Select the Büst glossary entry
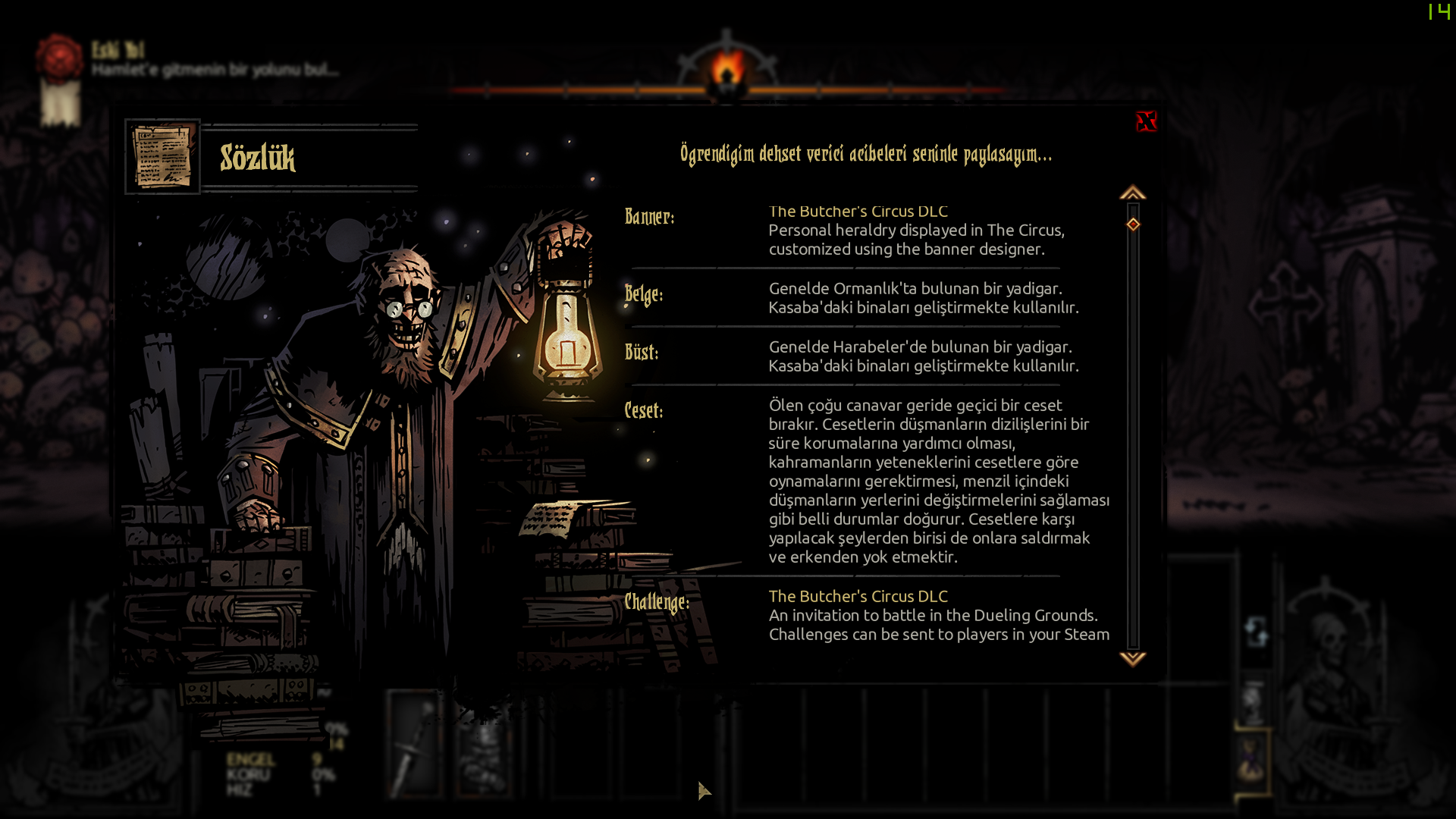Image resolution: width=1456 pixels, height=819 pixels. coord(642,352)
